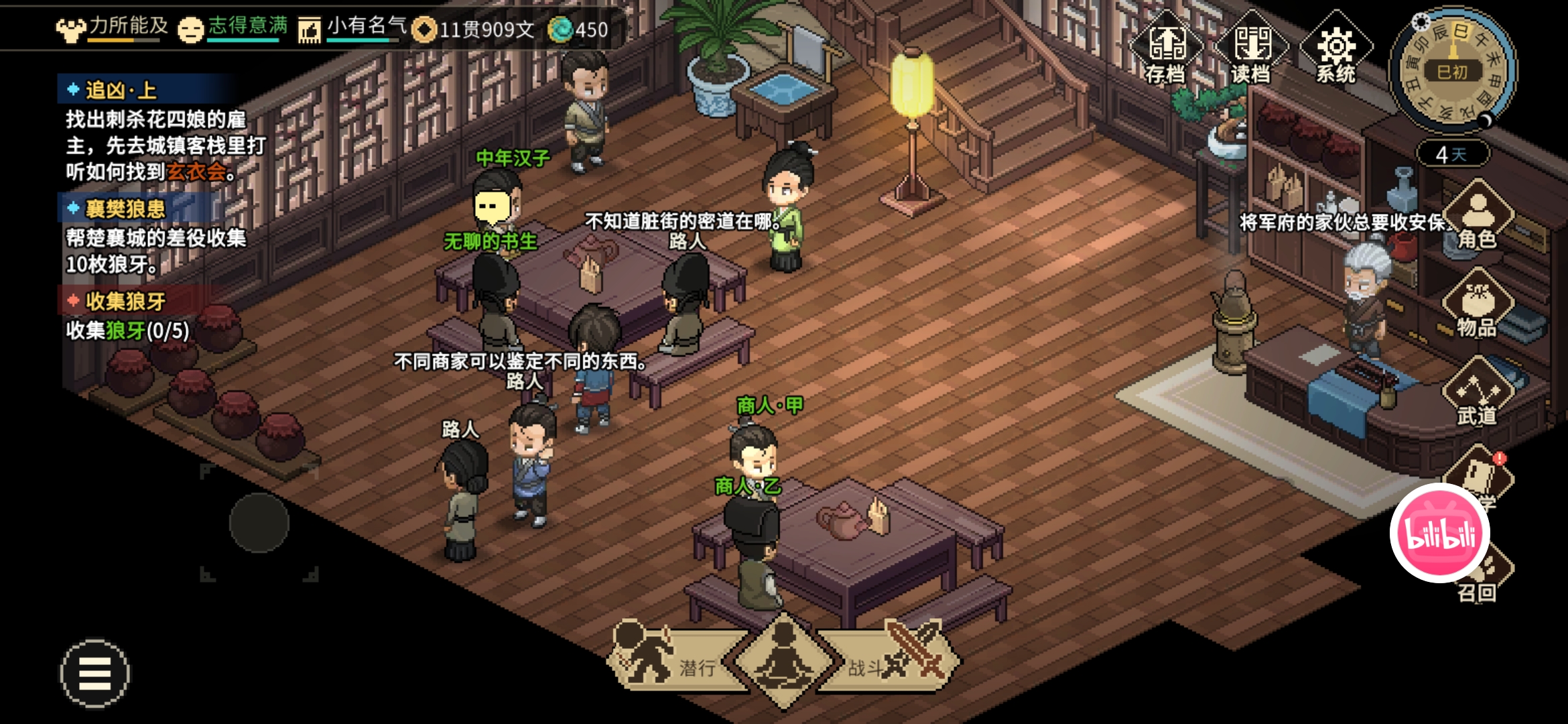This screenshot has height=724, width=1568.
Task: Select the 追凶·上 quest entry
Action: [x=121, y=90]
